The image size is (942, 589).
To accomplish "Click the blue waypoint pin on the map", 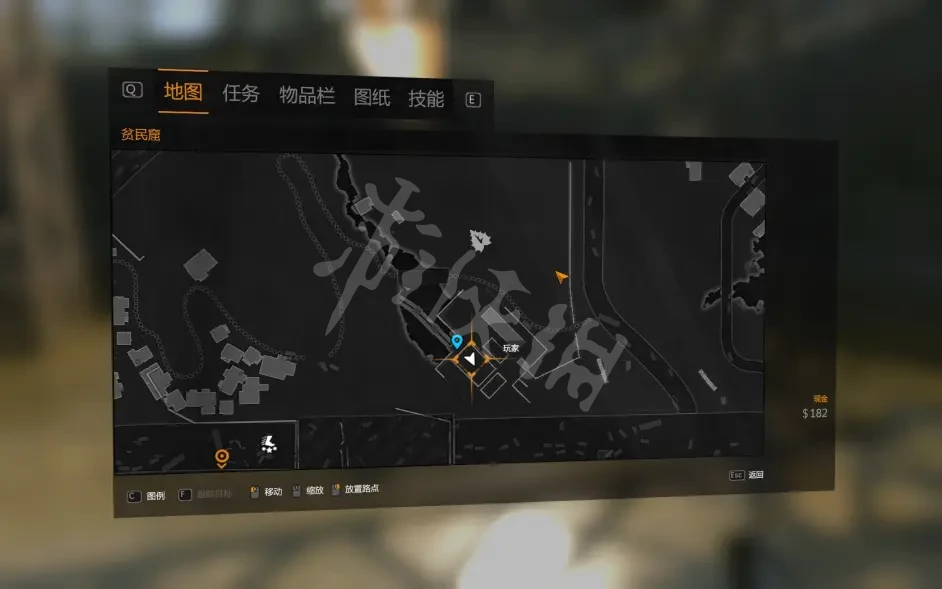I will tap(457, 342).
